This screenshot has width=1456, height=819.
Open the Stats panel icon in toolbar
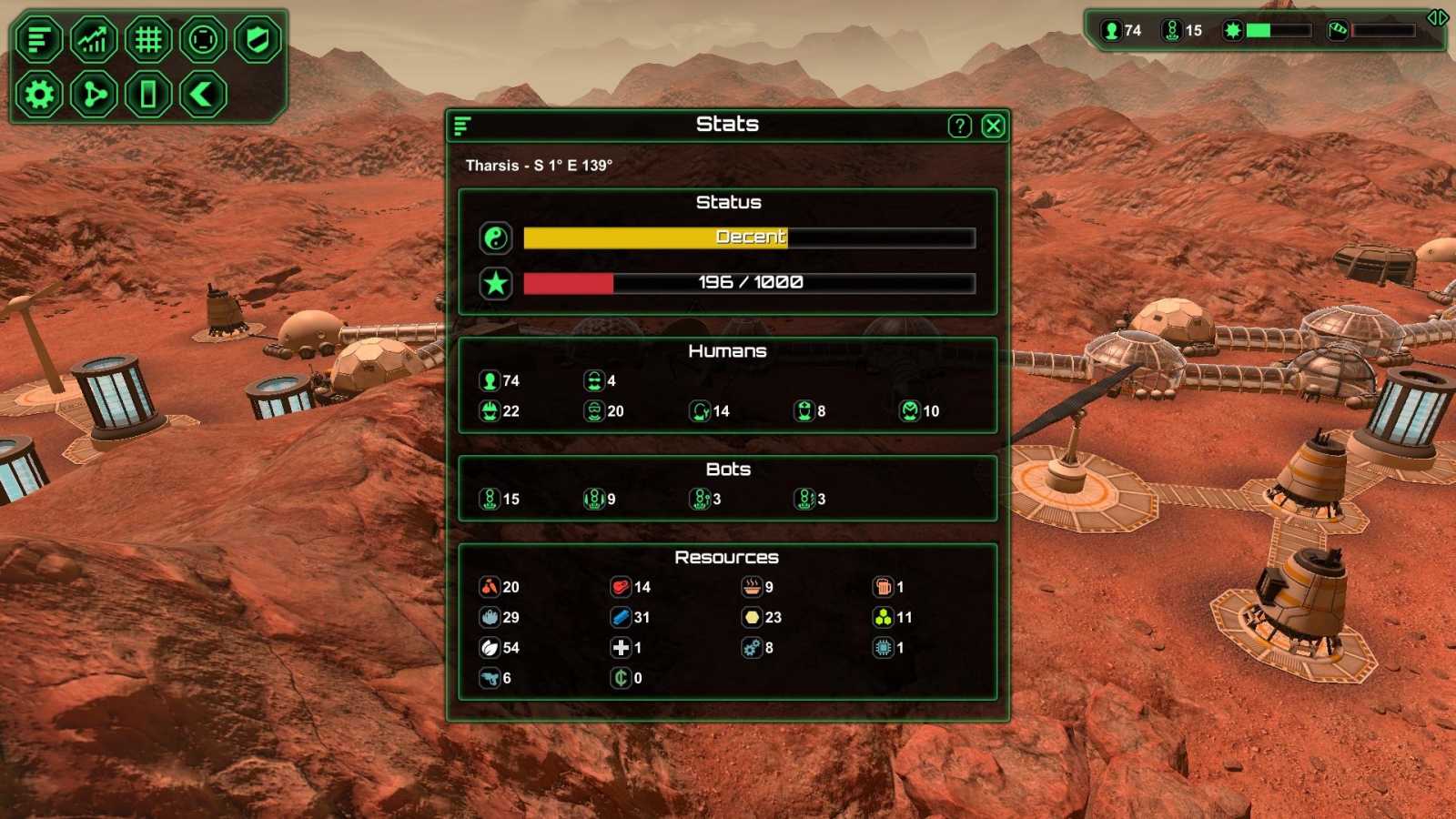coord(39,39)
